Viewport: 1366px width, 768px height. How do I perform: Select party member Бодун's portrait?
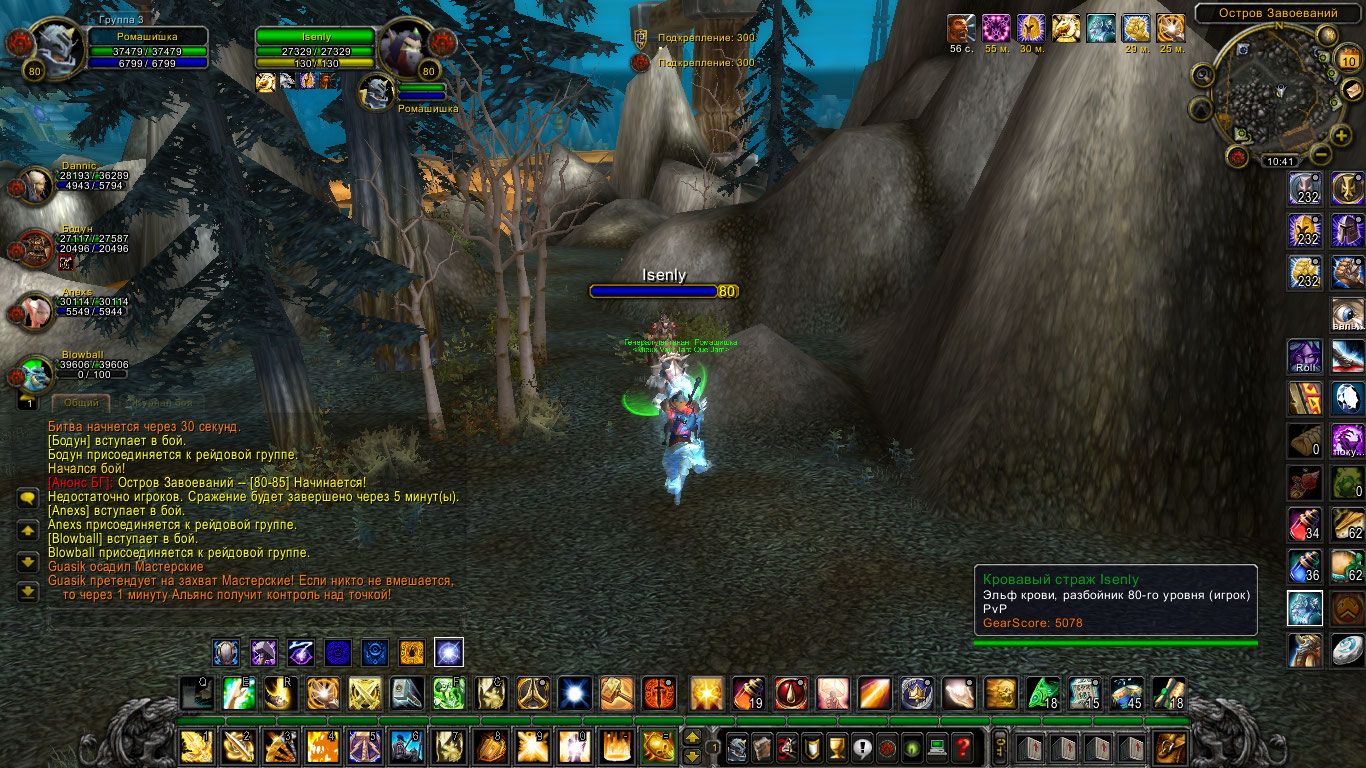(x=38, y=247)
